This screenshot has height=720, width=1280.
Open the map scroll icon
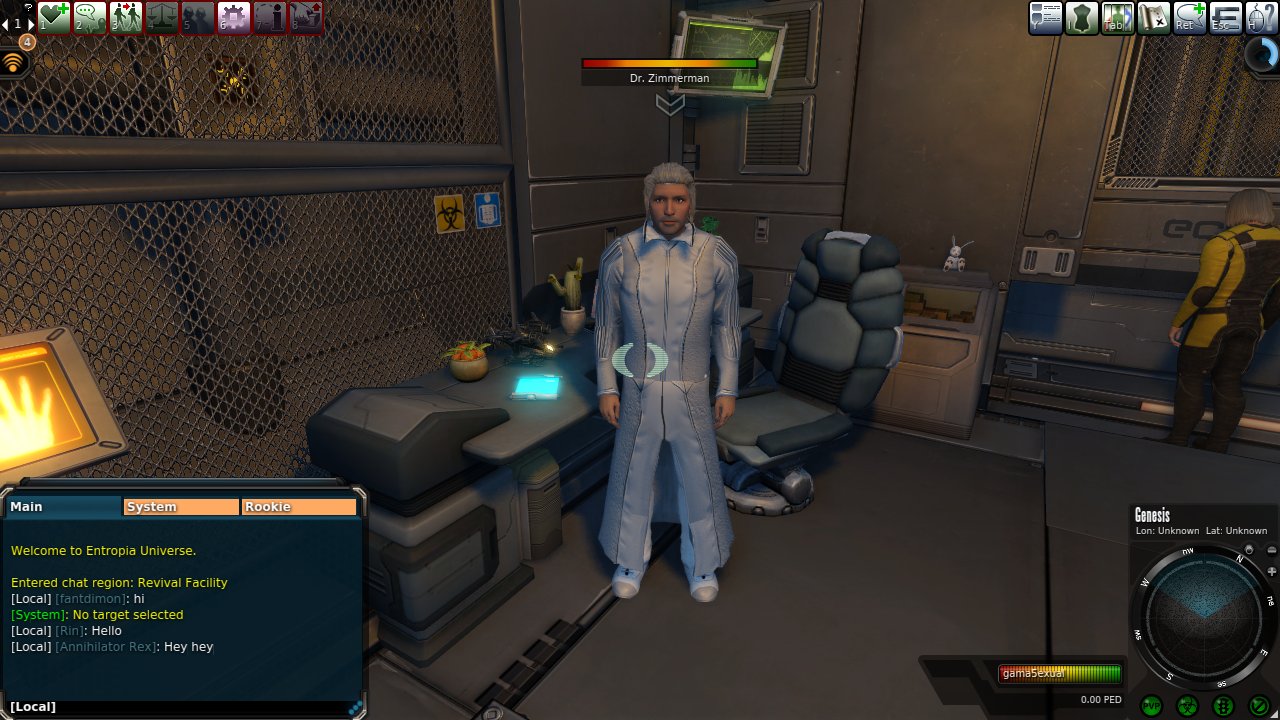pos(1154,18)
